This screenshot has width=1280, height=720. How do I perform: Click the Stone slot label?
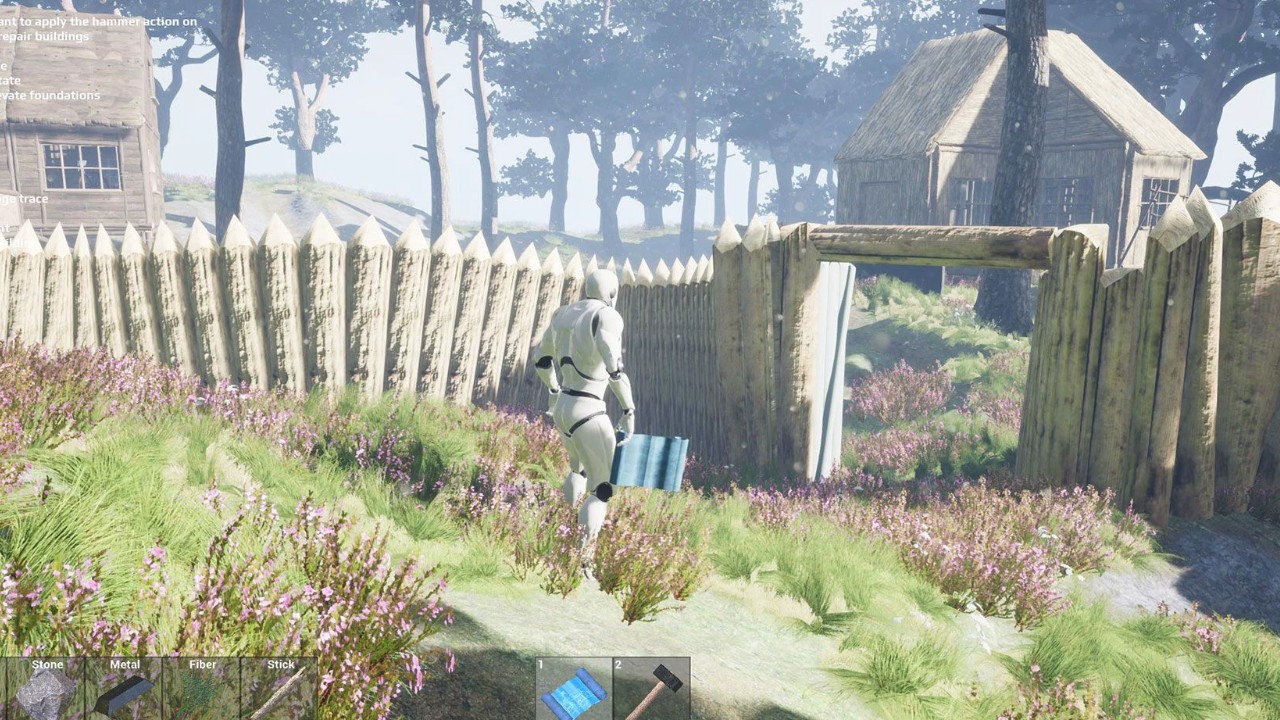click(47, 664)
